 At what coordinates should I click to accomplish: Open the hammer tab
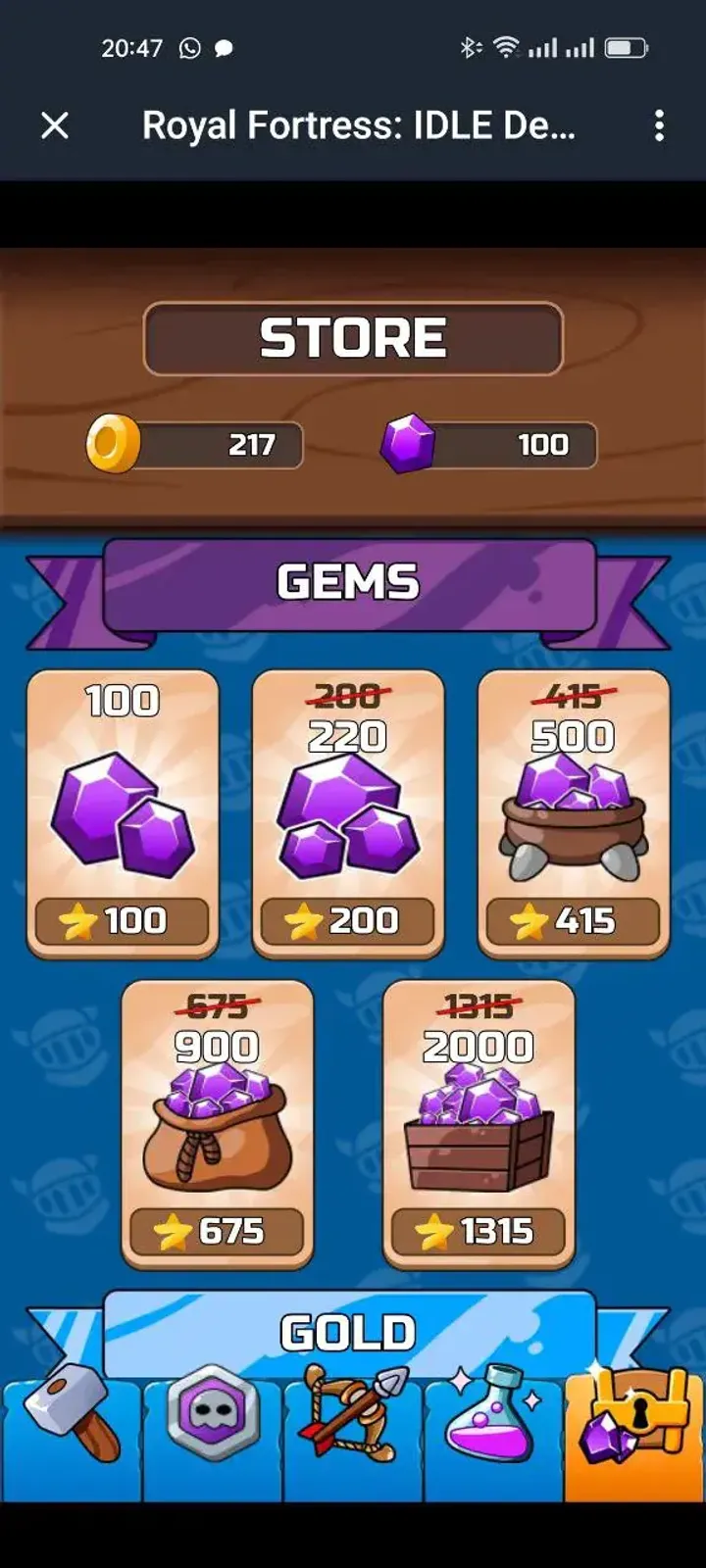coord(72,1439)
